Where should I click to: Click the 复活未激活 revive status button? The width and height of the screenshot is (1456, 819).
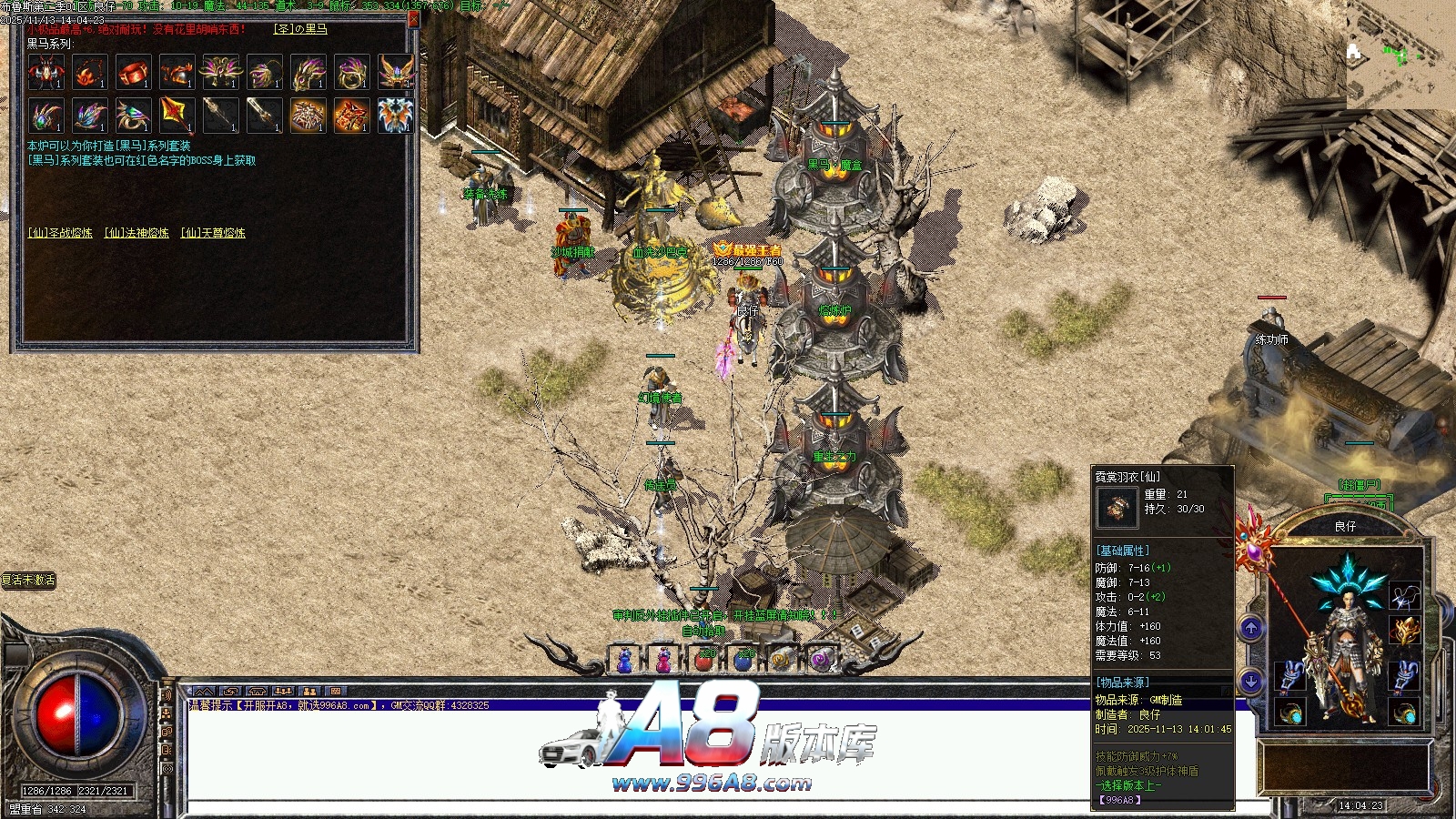28,581
